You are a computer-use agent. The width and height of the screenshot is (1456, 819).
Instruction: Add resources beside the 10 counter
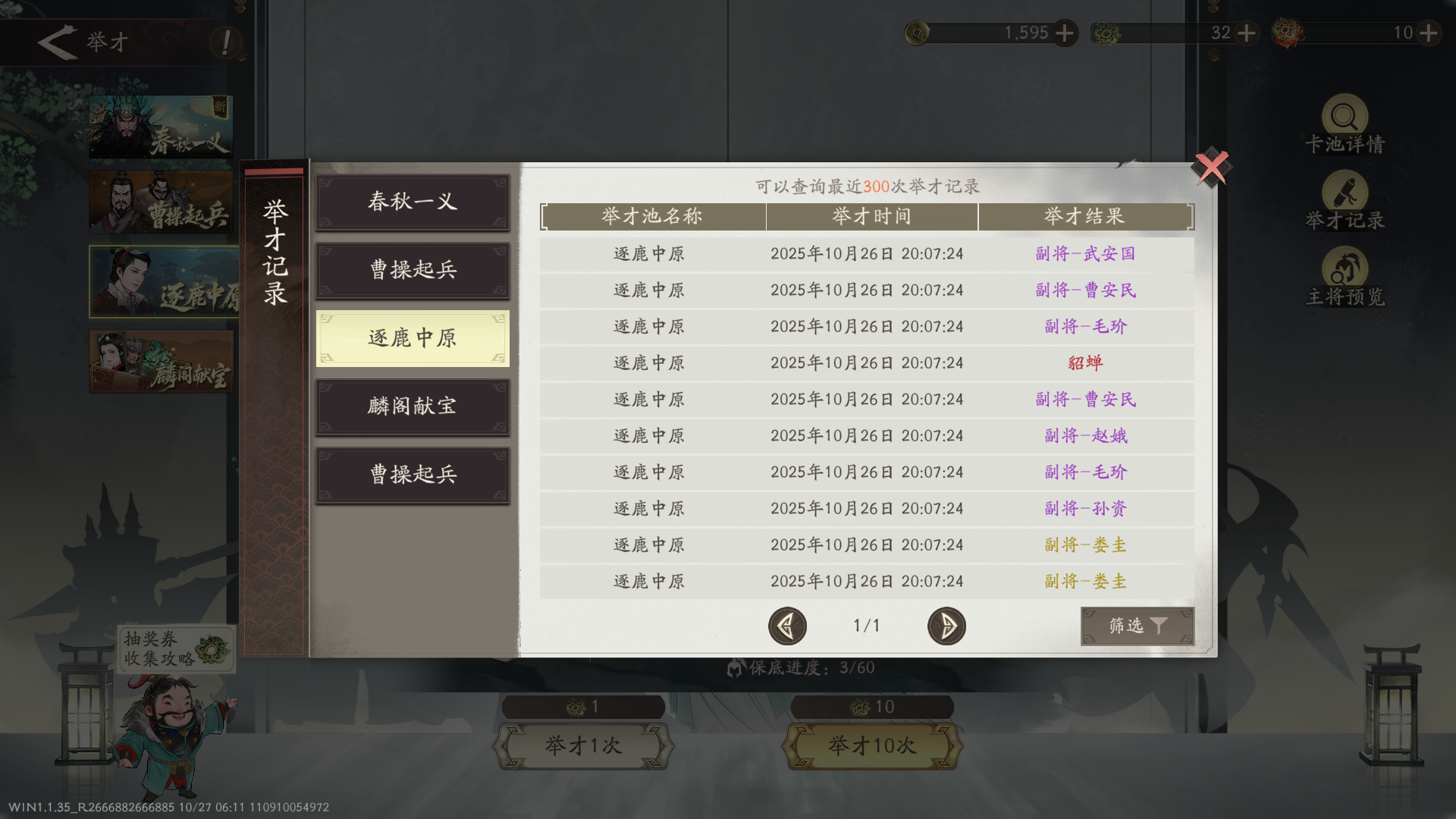(x=1429, y=33)
